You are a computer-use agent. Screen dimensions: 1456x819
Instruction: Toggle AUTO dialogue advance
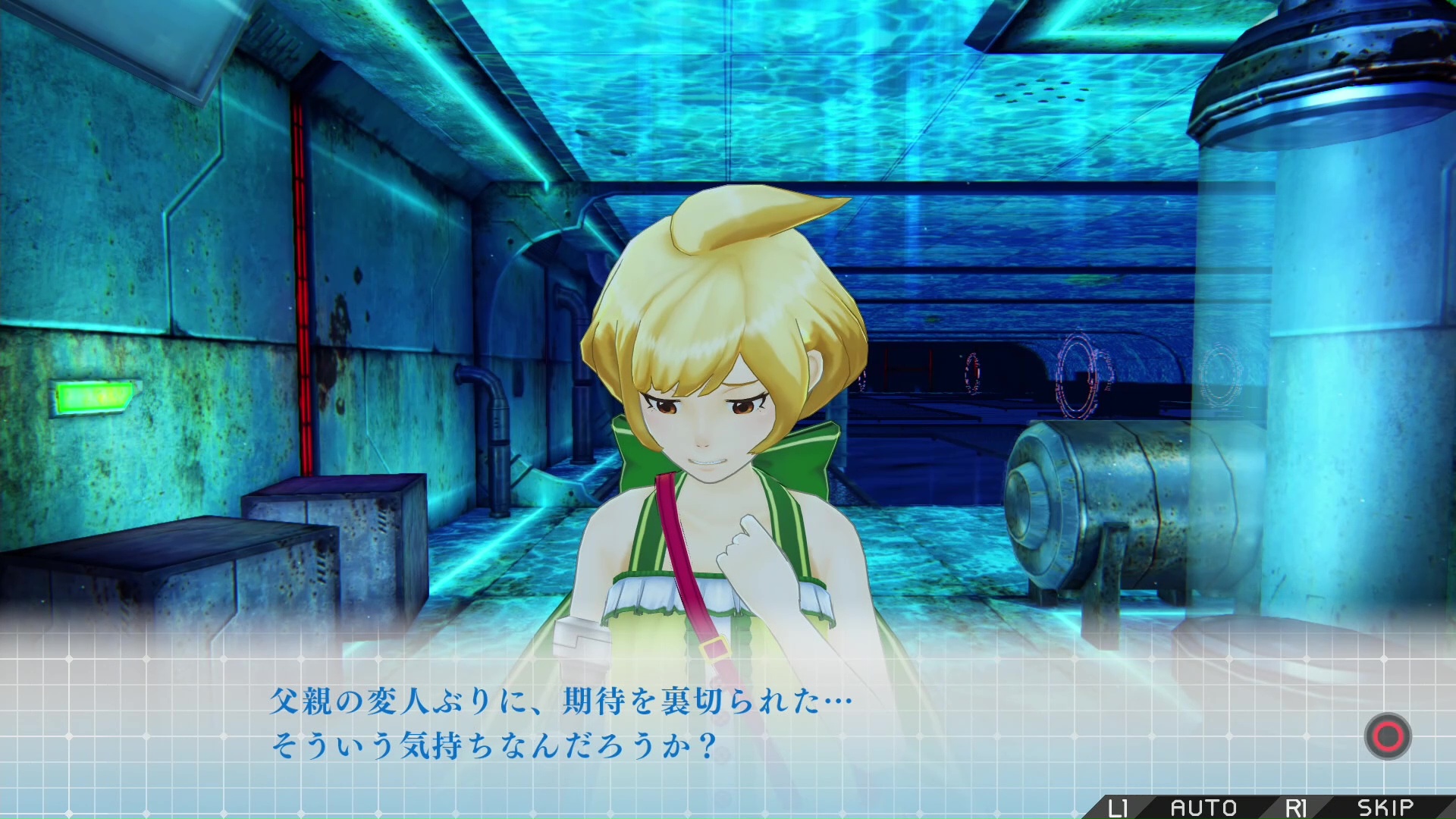click(1203, 808)
